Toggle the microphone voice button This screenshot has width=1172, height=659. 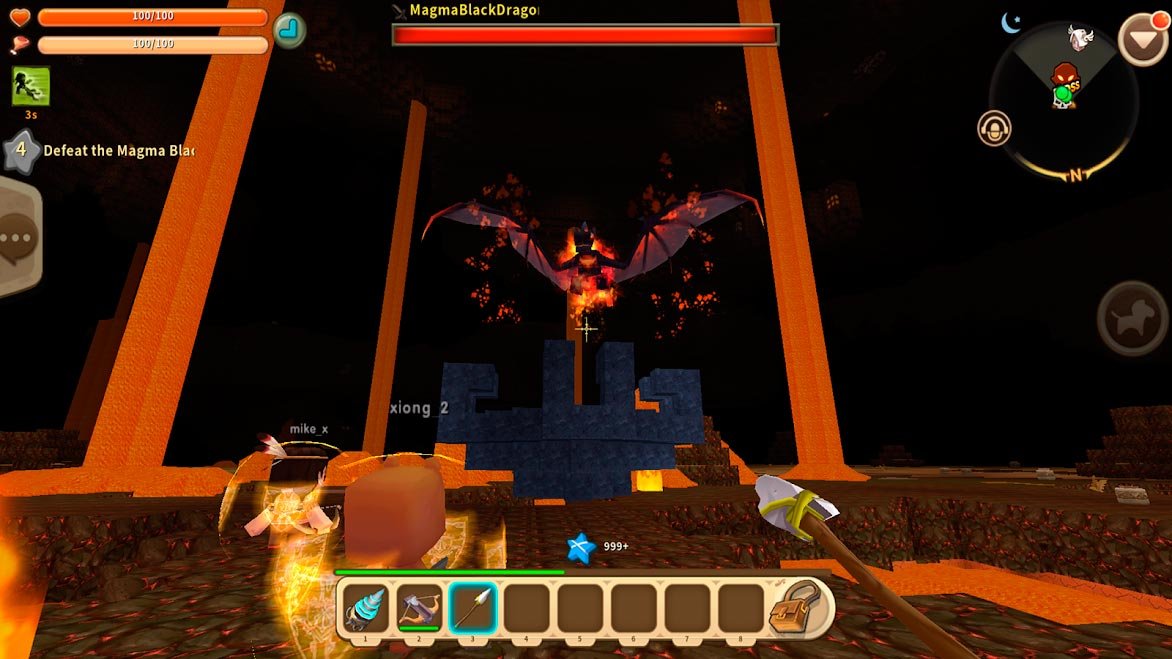994,128
